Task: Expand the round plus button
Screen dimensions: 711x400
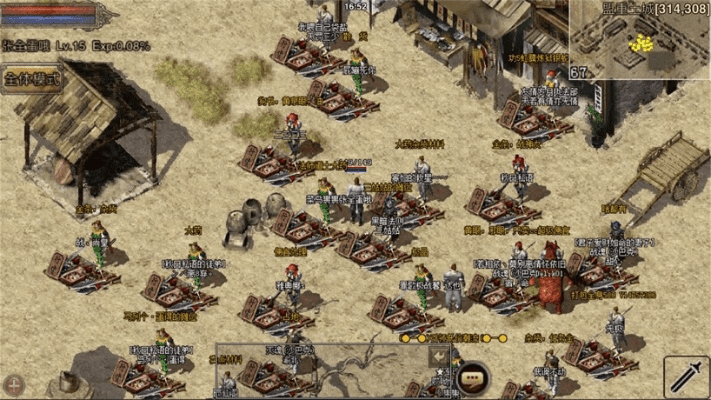Action: click(14, 383)
